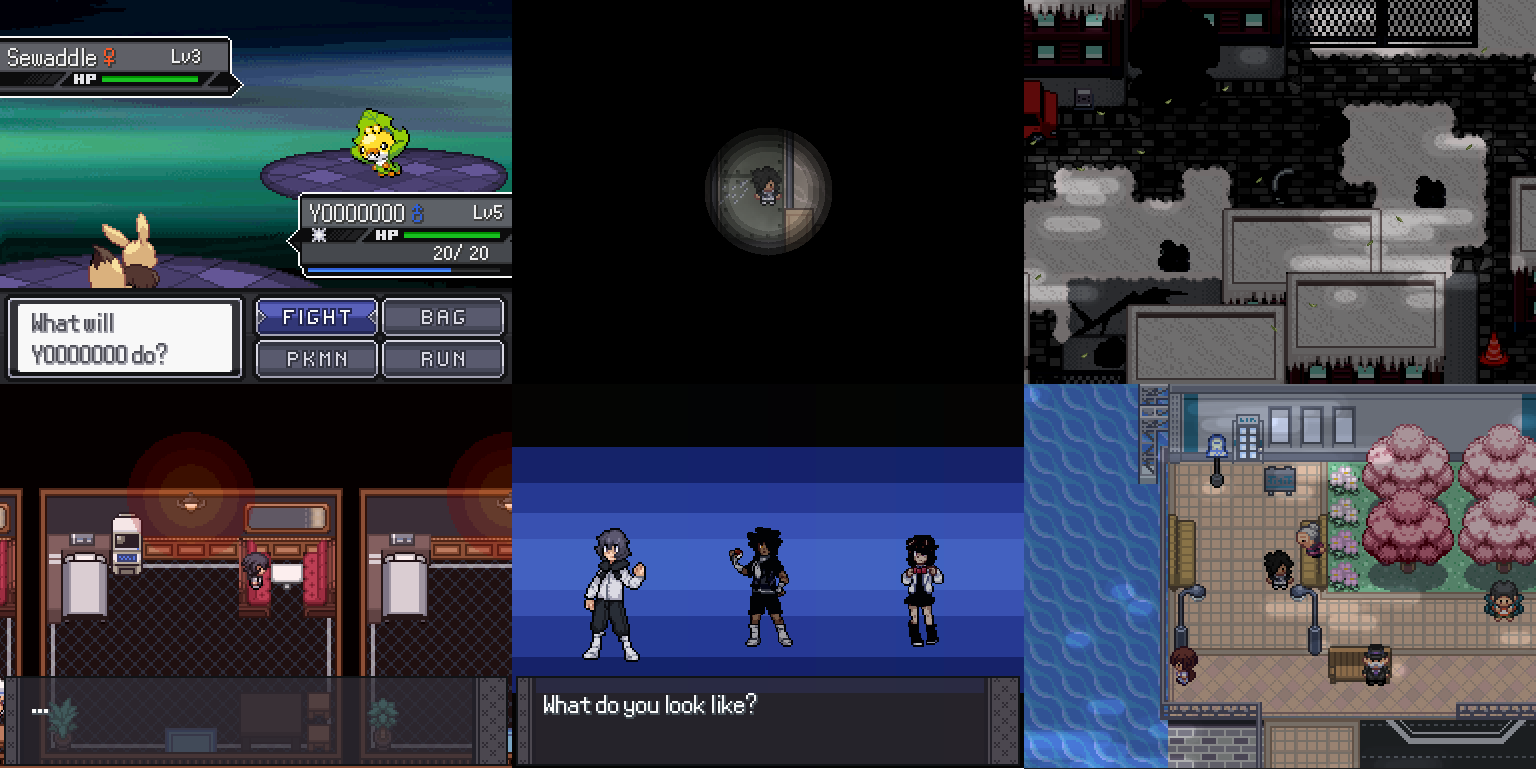Select the girl in the sailor uniform
1536x769 pixels.
pyautogui.click(x=923, y=575)
